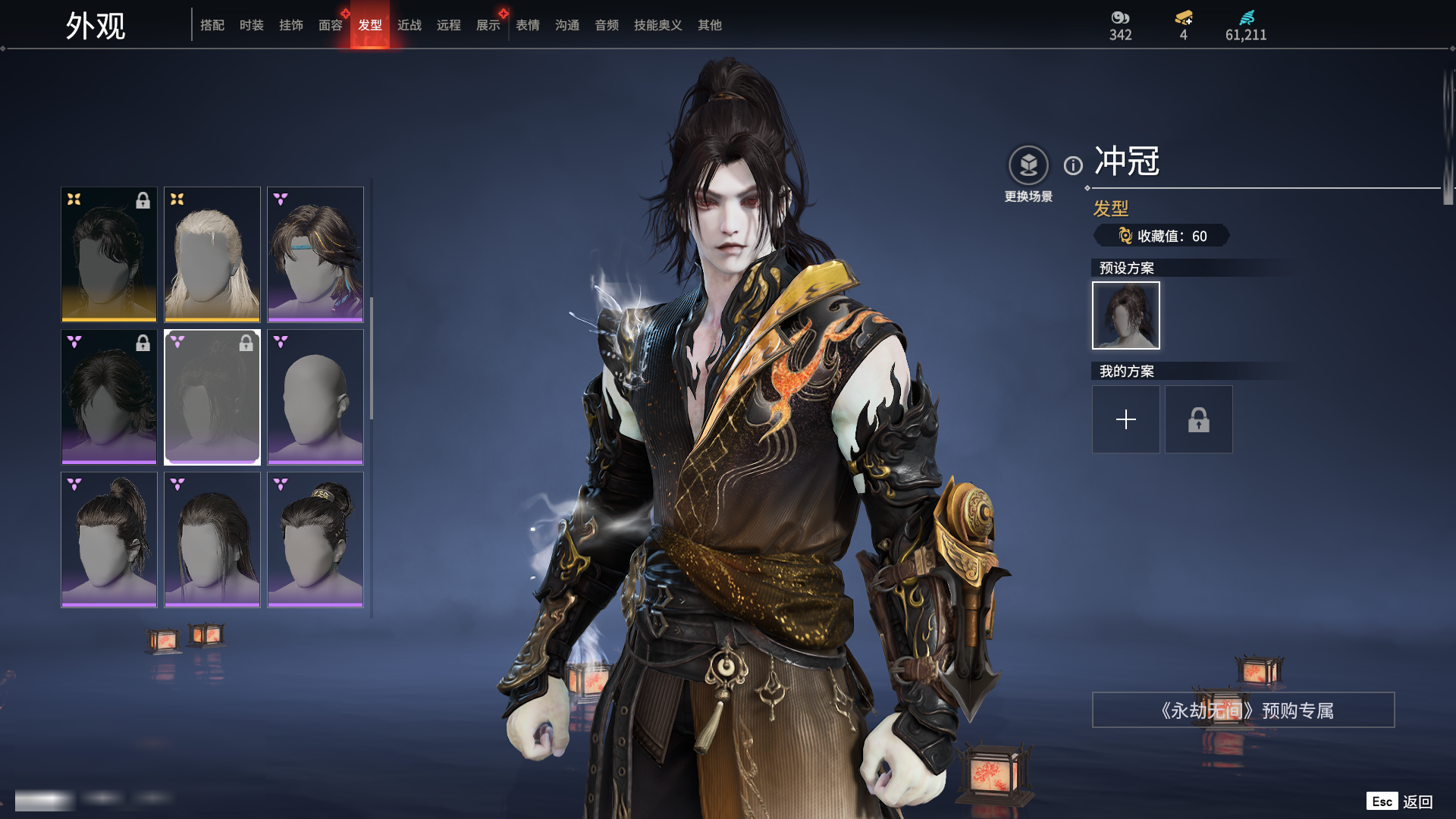Open the 近战 tab
The height and width of the screenshot is (819, 1456).
[x=409, y=25]
